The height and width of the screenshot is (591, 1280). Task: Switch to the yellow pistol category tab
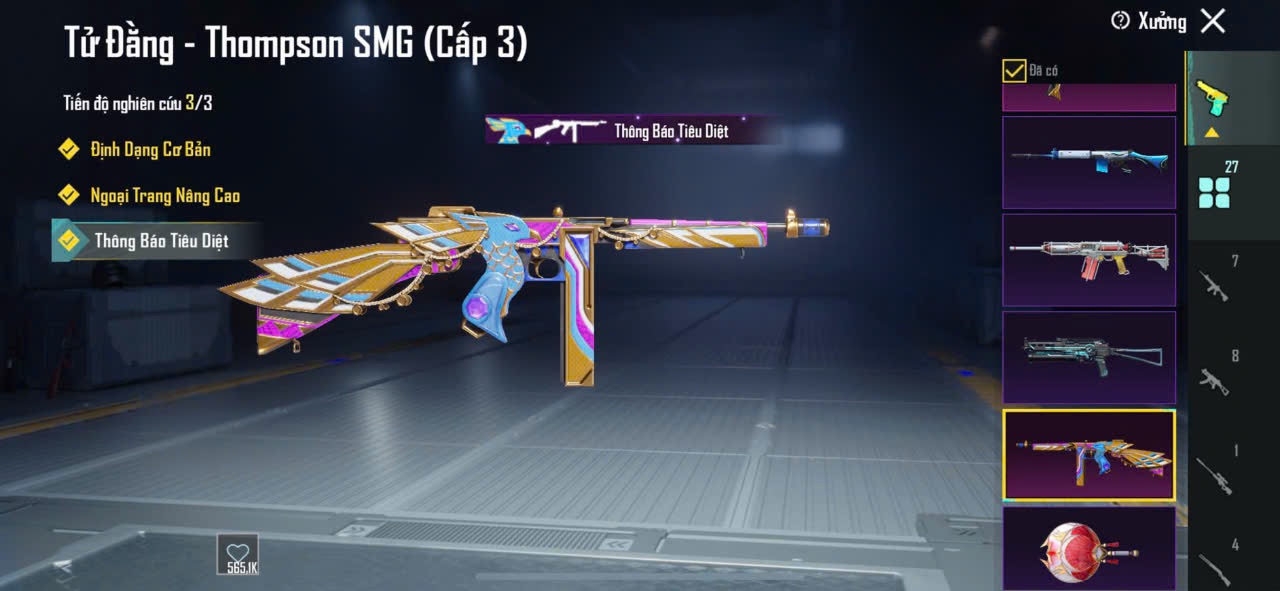click(x=1213, y=98)
